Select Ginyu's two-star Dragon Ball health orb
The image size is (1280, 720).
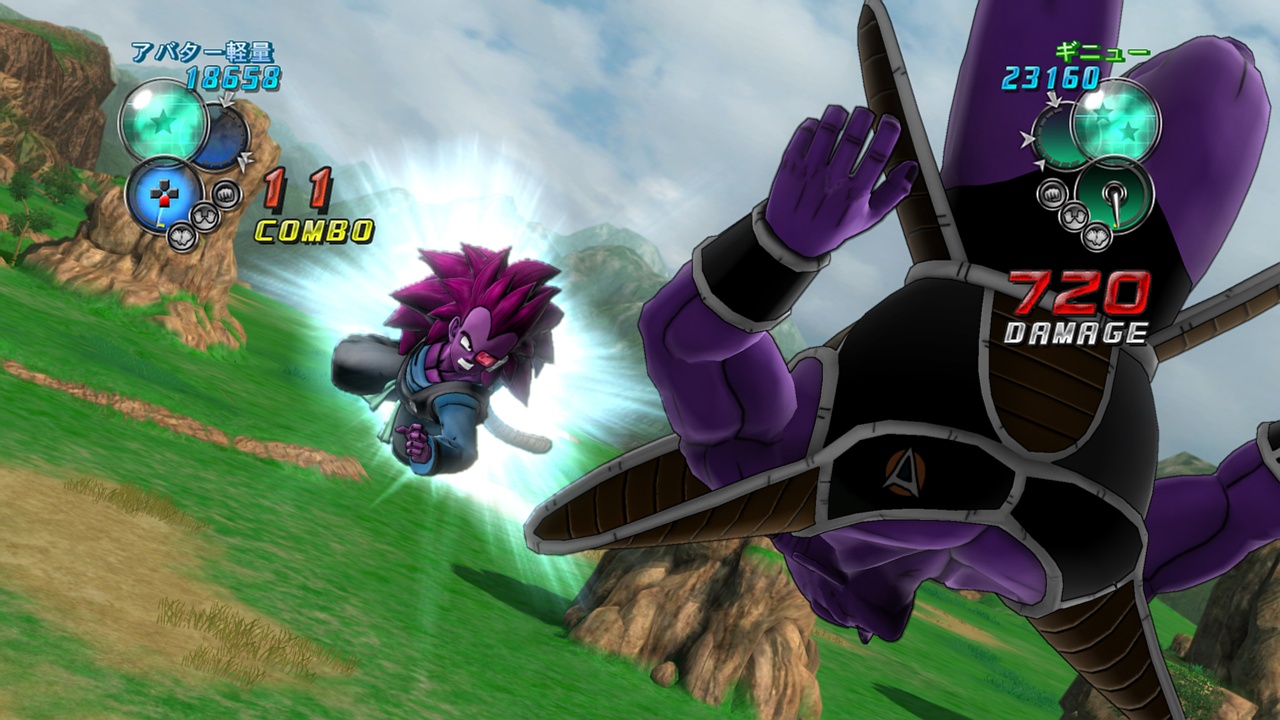pyautogui.click(x=1113, y=126)
